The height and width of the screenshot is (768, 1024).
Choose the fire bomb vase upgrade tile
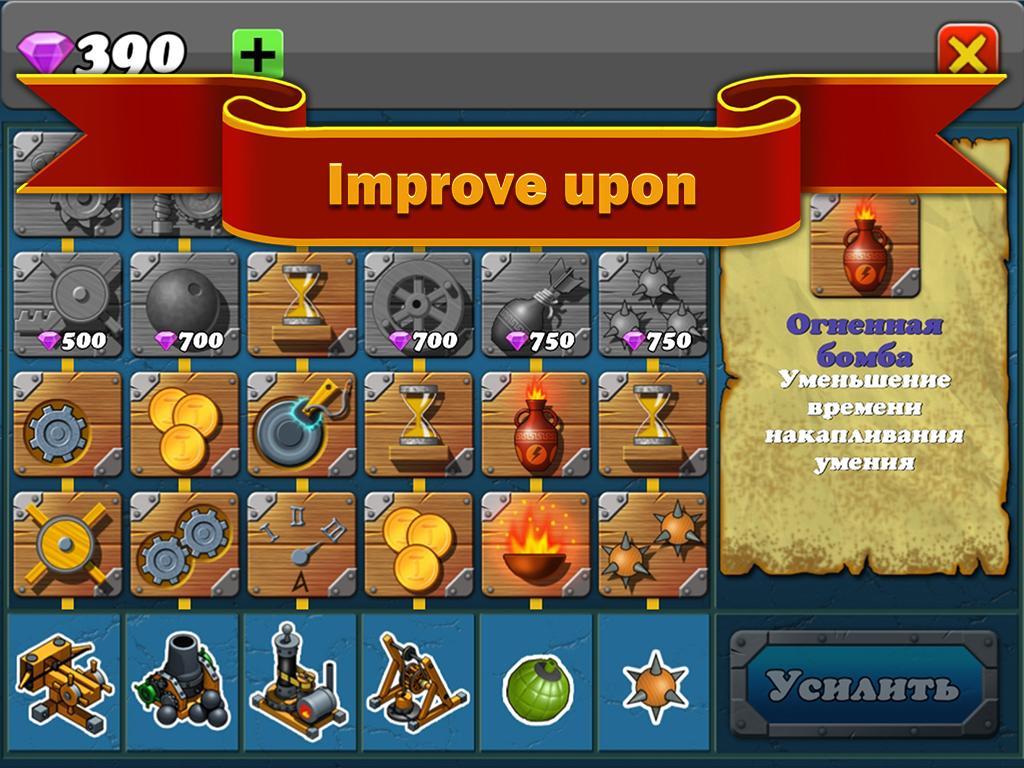coord(535,424)
